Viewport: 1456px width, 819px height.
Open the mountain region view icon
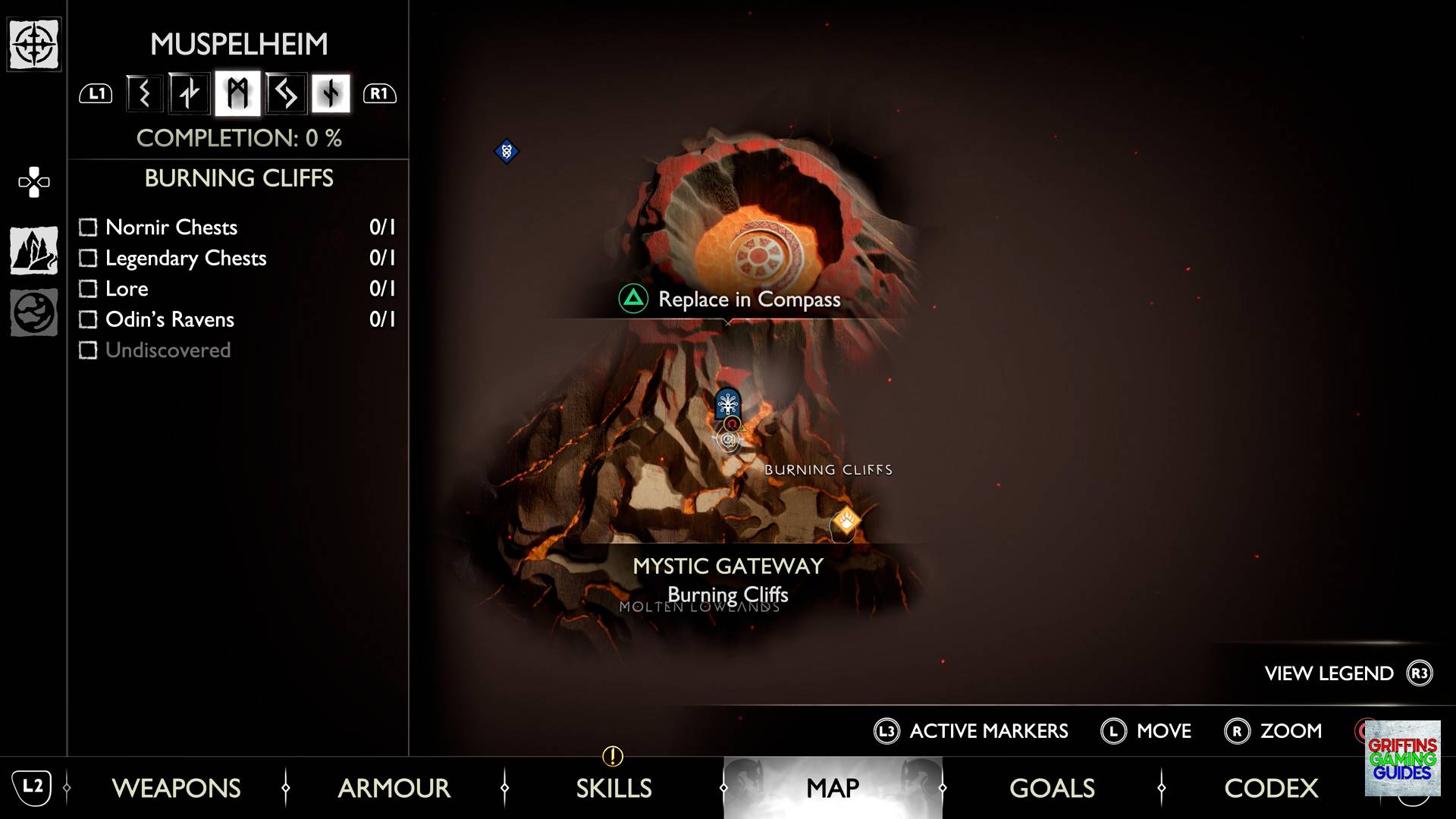(x=34, y=250)
